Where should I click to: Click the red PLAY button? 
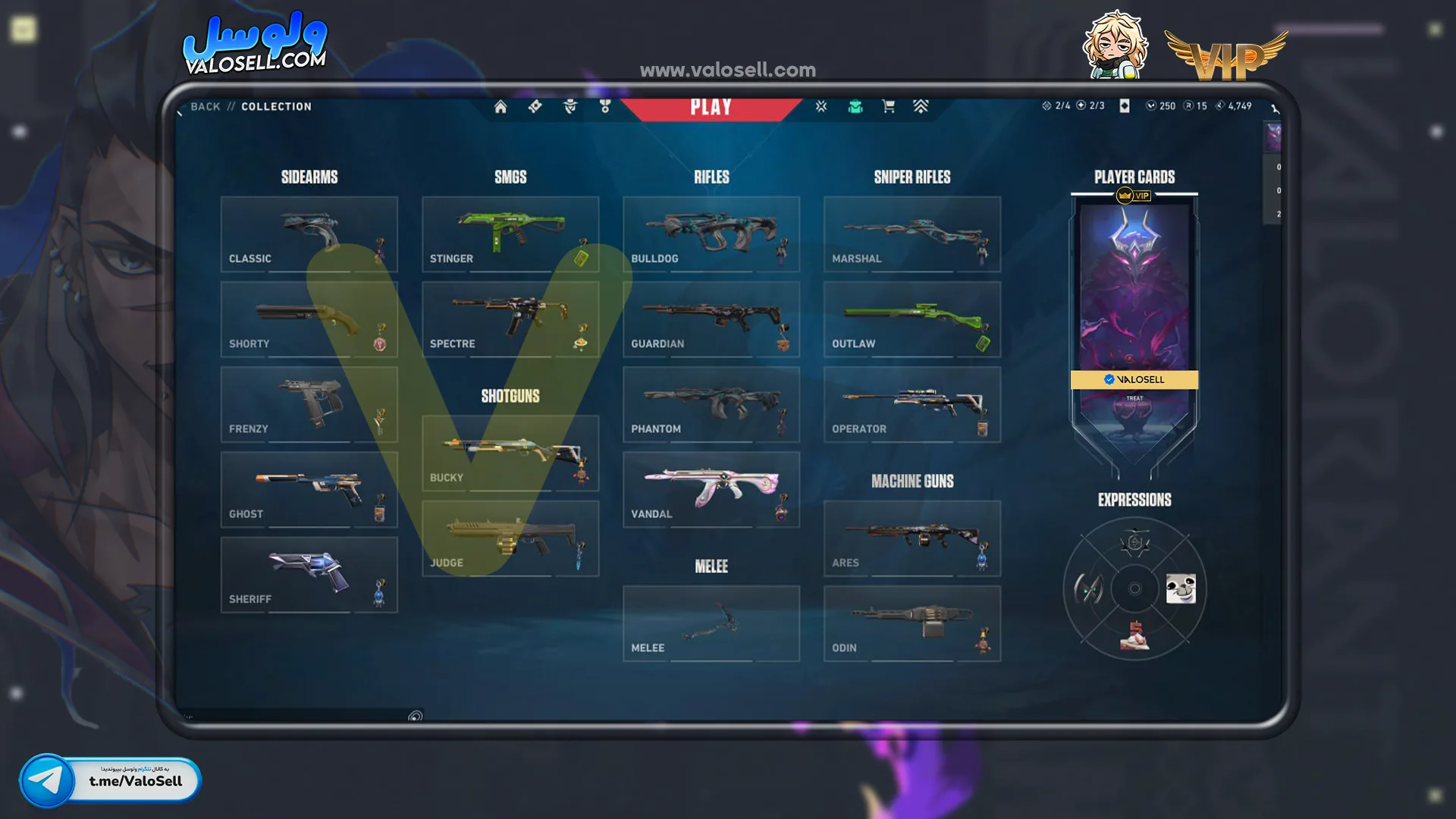(711, 107)
